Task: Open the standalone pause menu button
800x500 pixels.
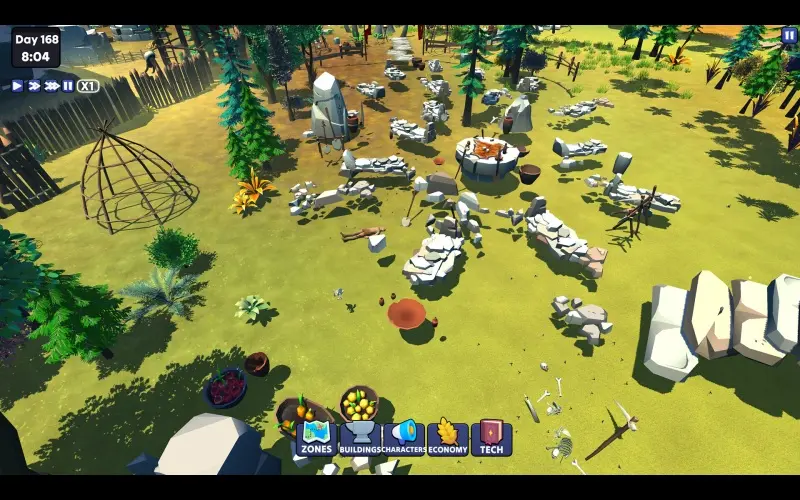Action: pyautogui.click(x=789, y=35)
